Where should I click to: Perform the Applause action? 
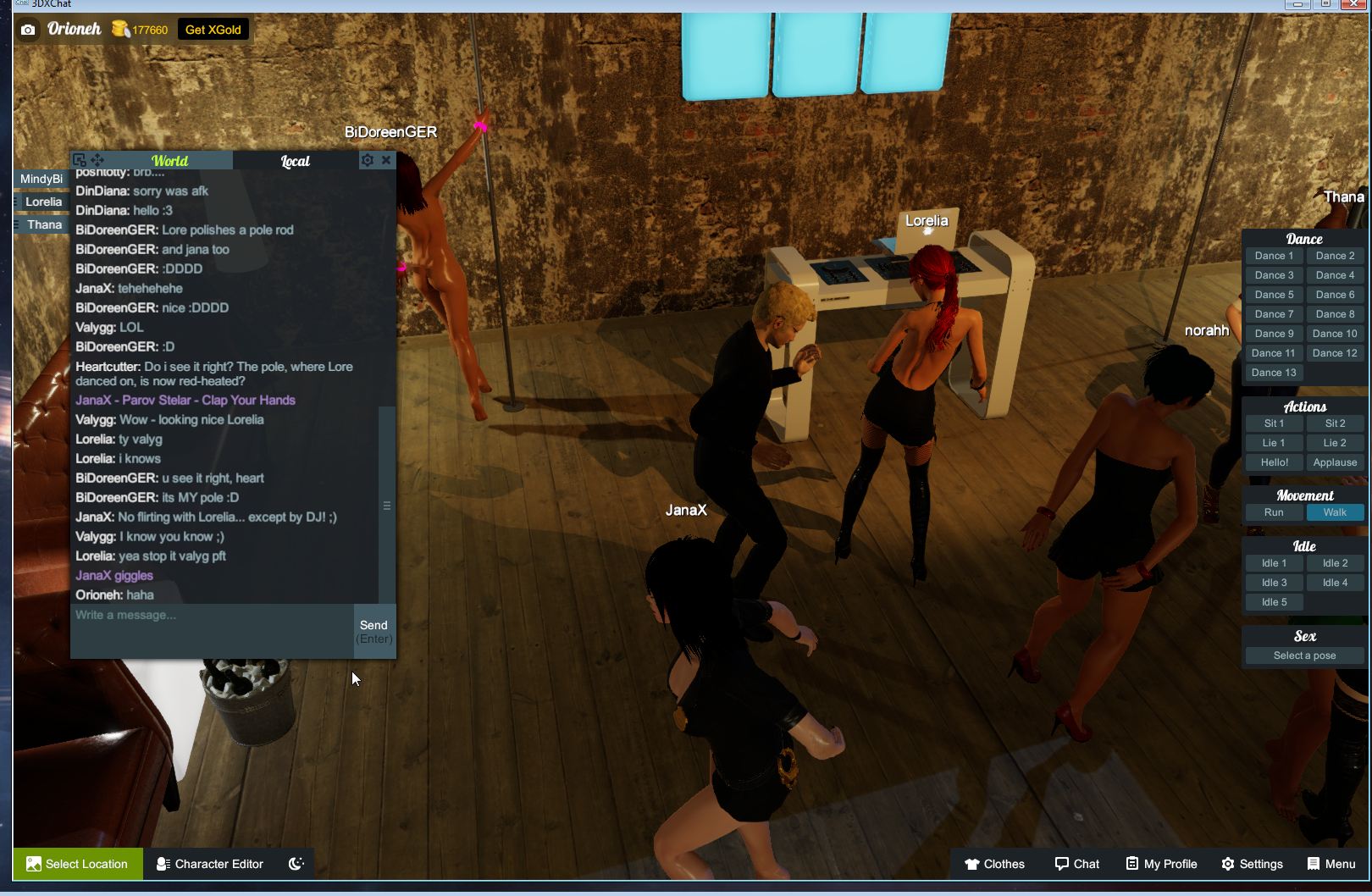(1334, 462)
